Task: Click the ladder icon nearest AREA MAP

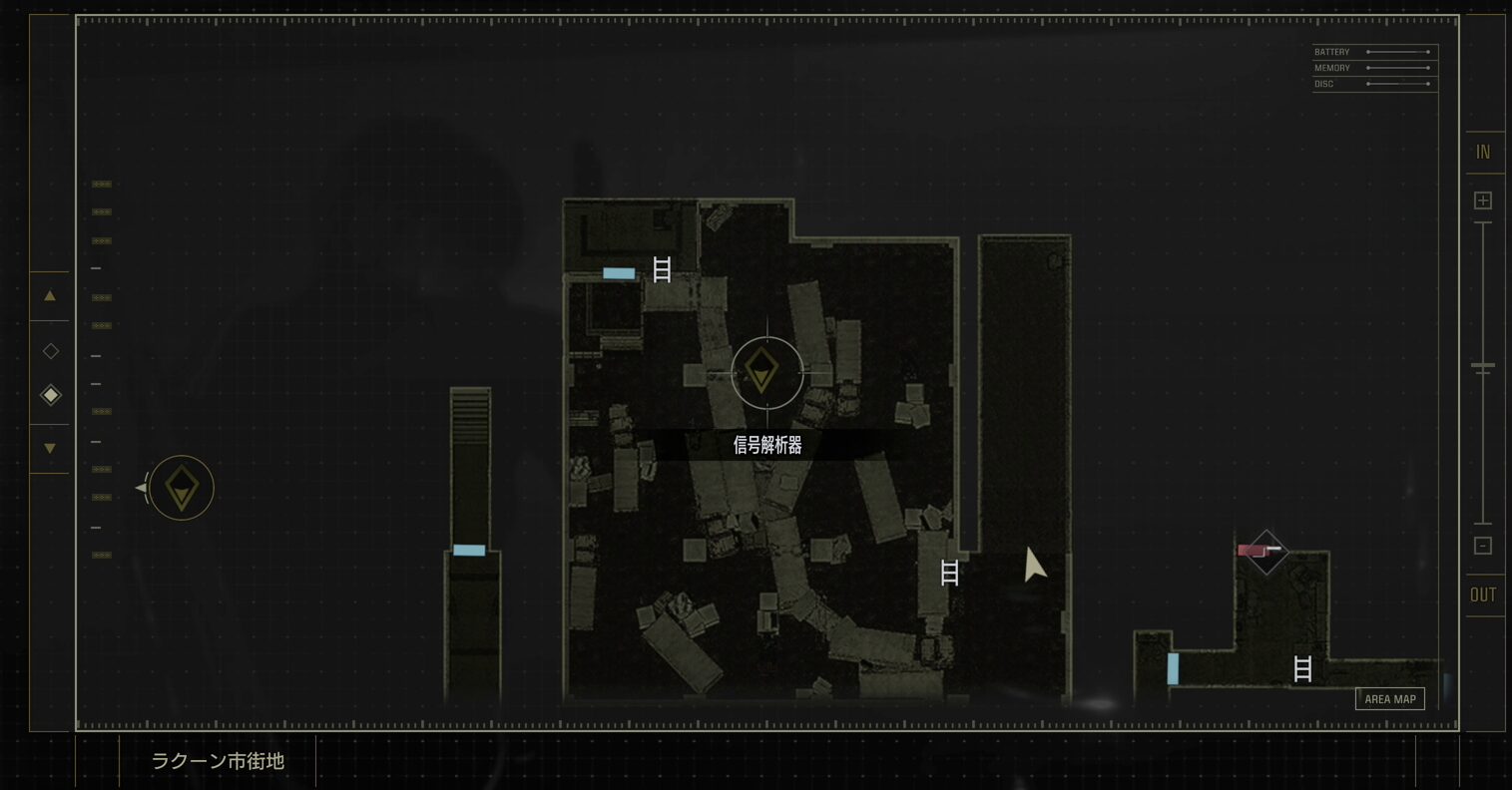Action: click(1302, 668)
